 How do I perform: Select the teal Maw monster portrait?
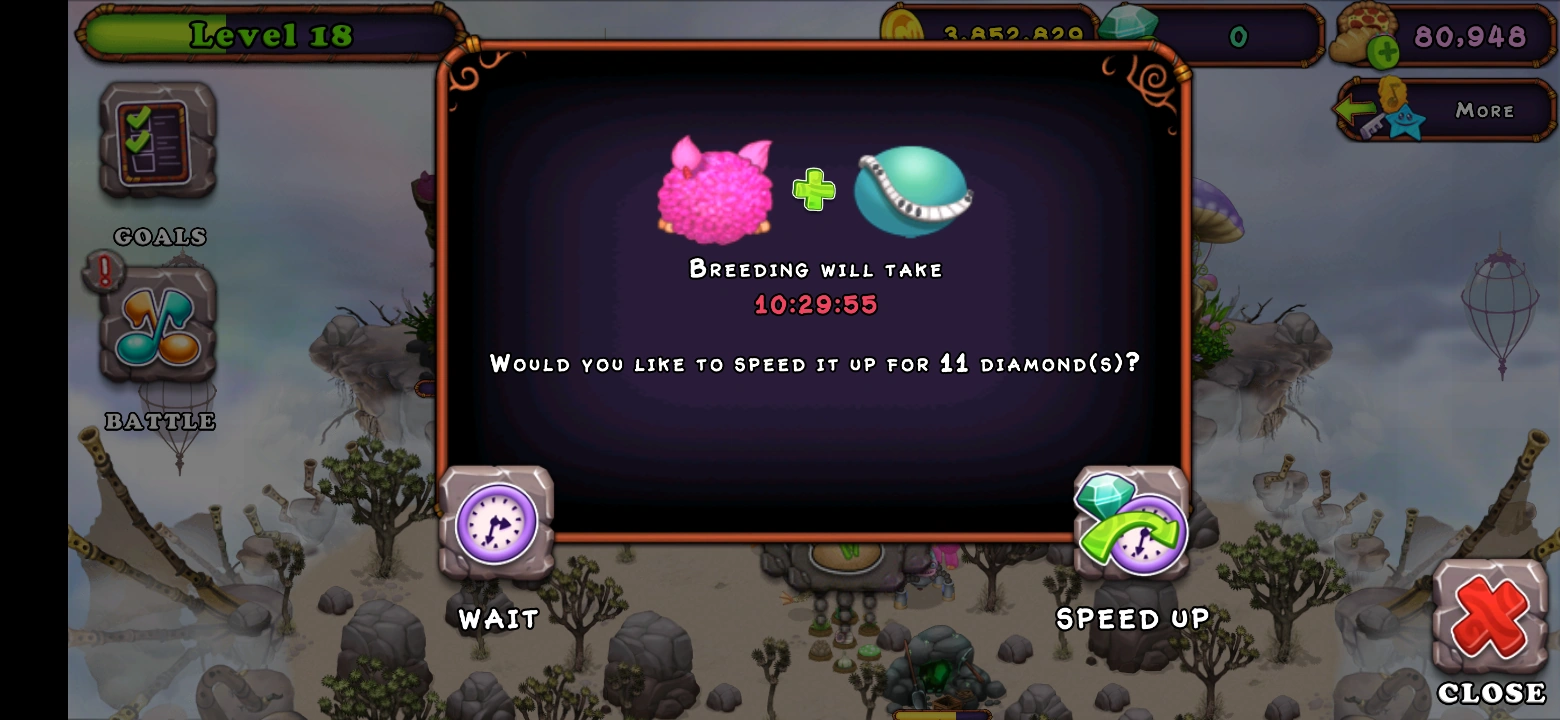pyautogui.click(x=910, y=193)
